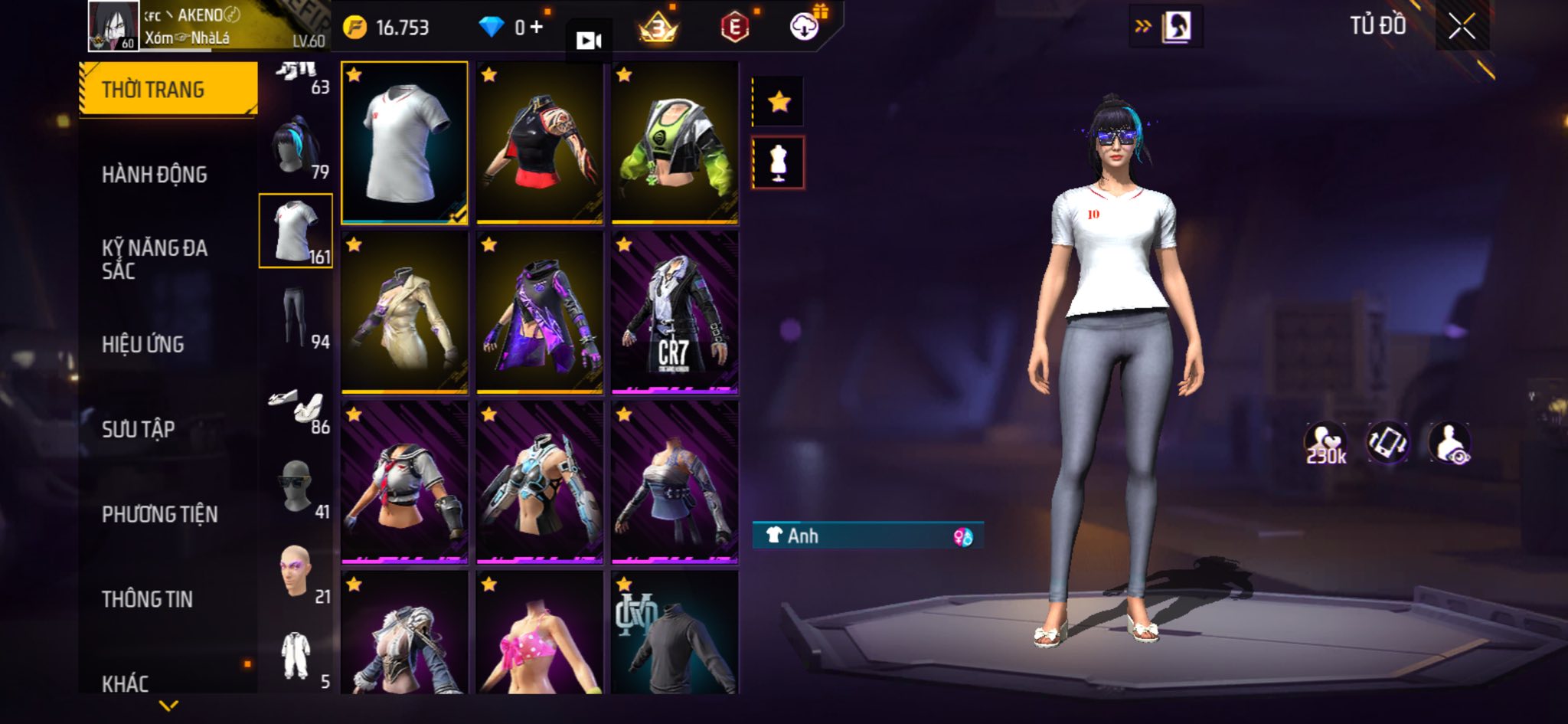
Task: Choose the hairstyle category with 79 items
Action: (x=296, y=148)
